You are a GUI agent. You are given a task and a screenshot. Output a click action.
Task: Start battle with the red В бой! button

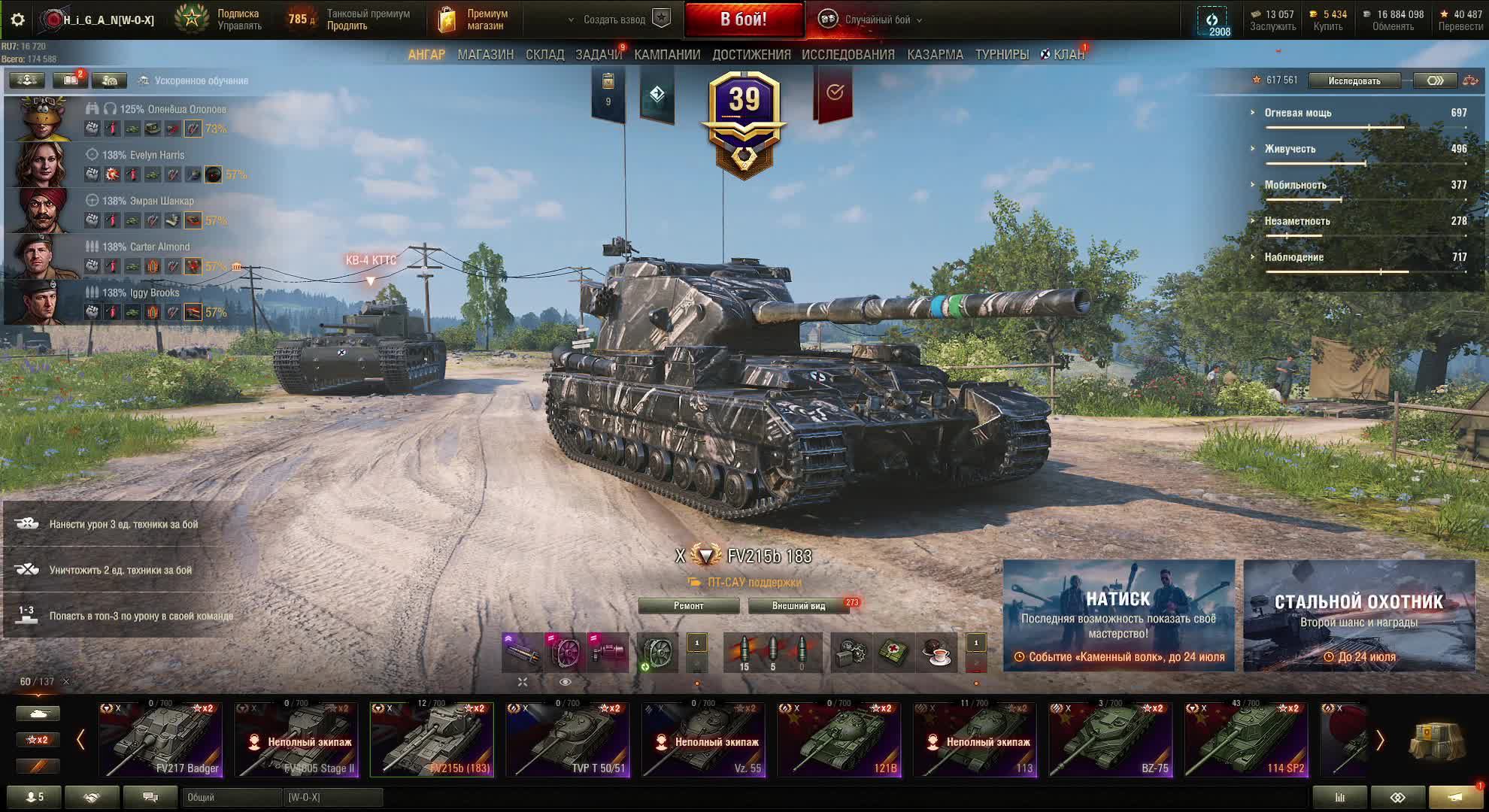[743, 20]
